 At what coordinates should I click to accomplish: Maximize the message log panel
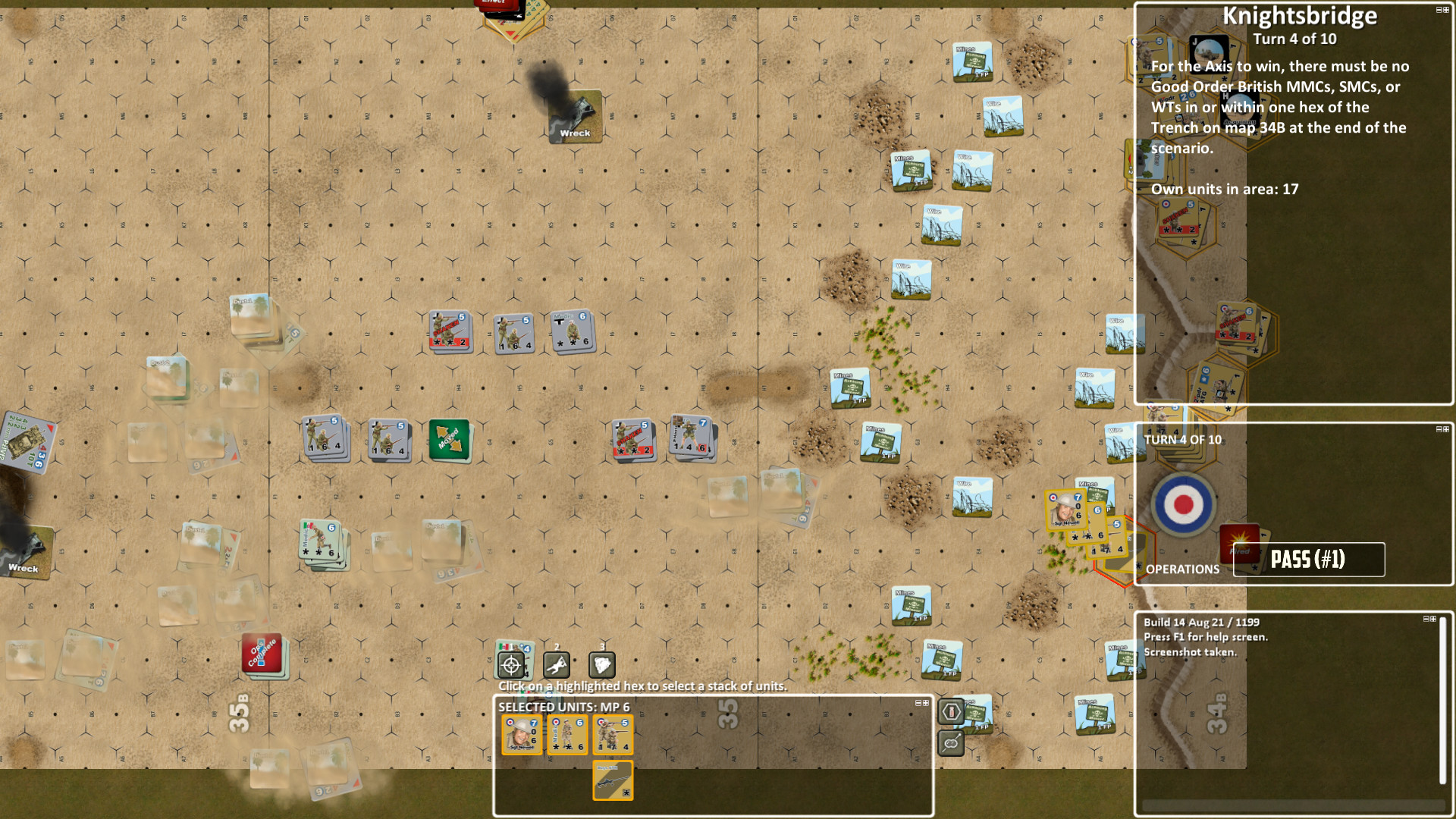(1432, 617)
